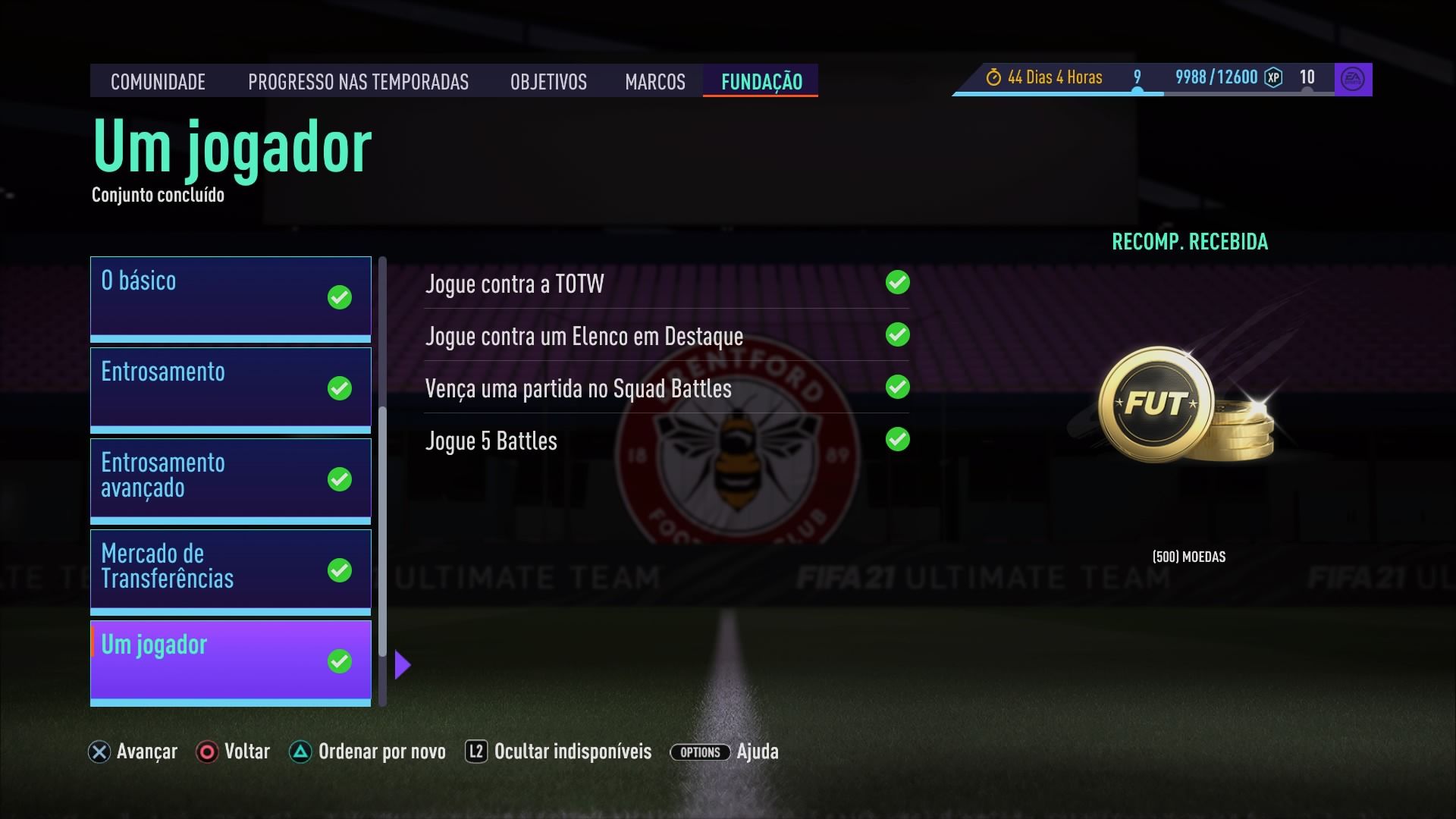The height and width of the screenshot is (819, 1456).
Task: Click the checkmark beside Vença uma partida no Squad Battles
Action: click(x=898, y=388)
